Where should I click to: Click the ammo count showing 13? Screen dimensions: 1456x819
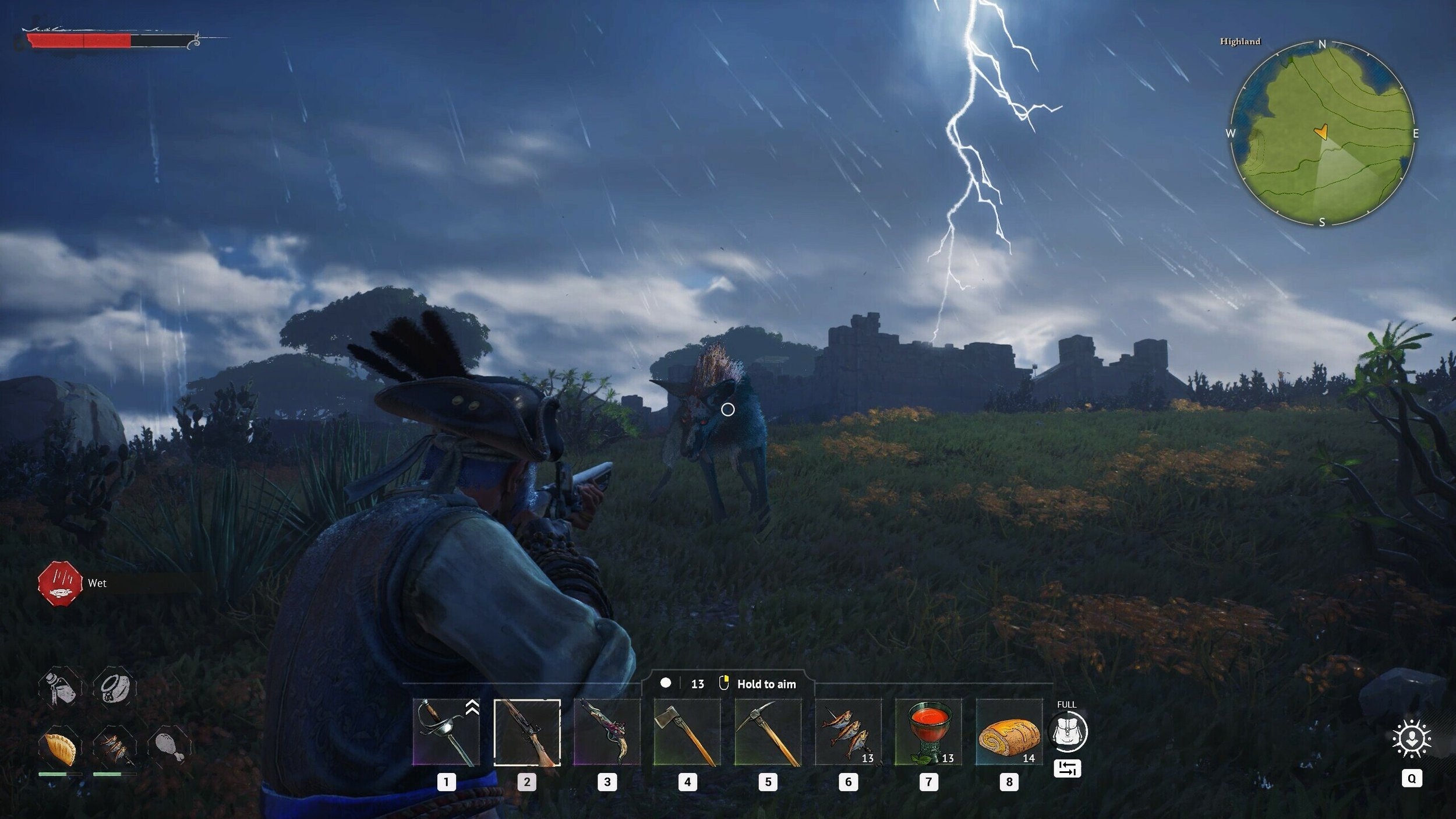click(697, 684)
